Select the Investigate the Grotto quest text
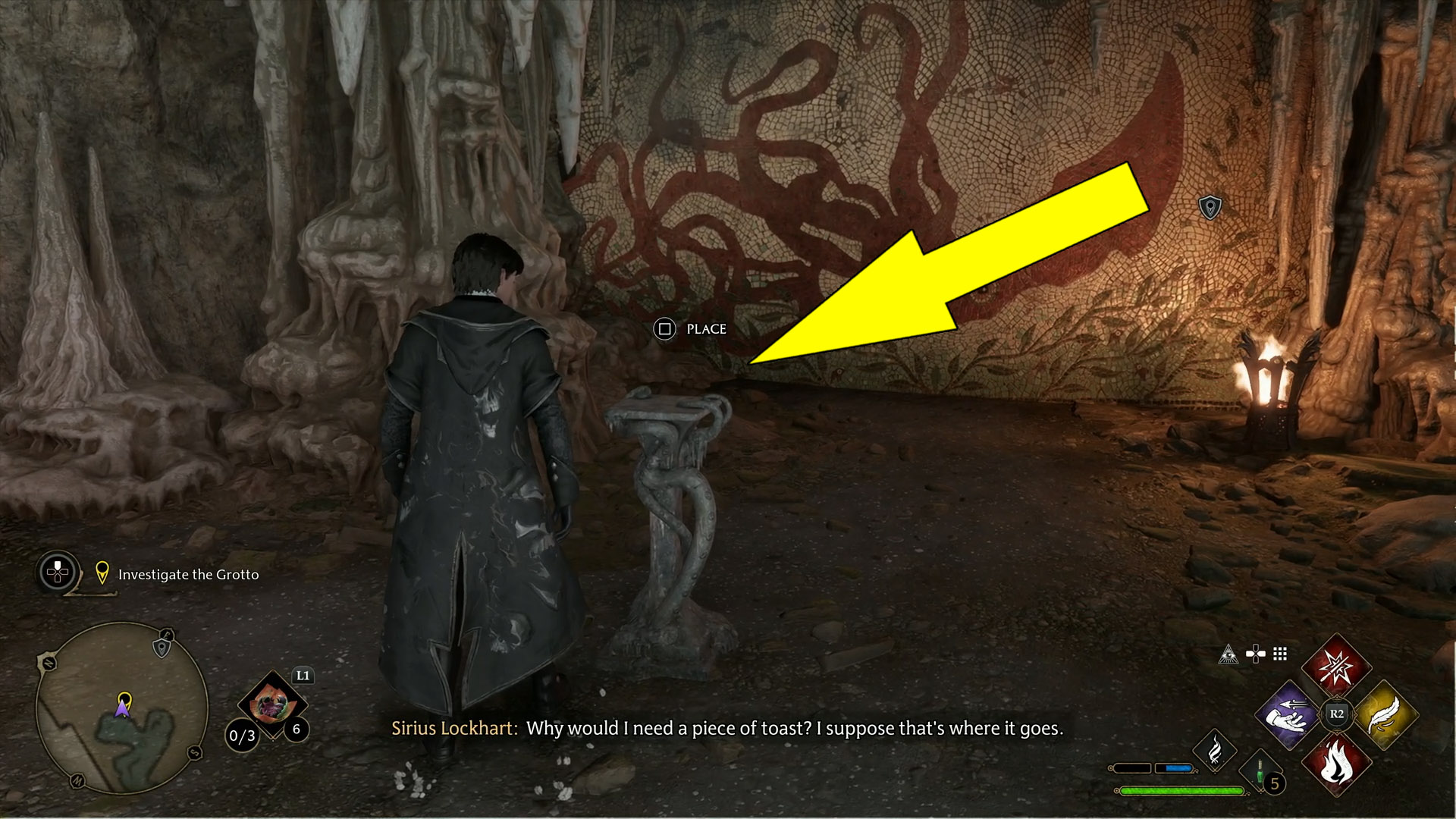 (x=187, y=575)
